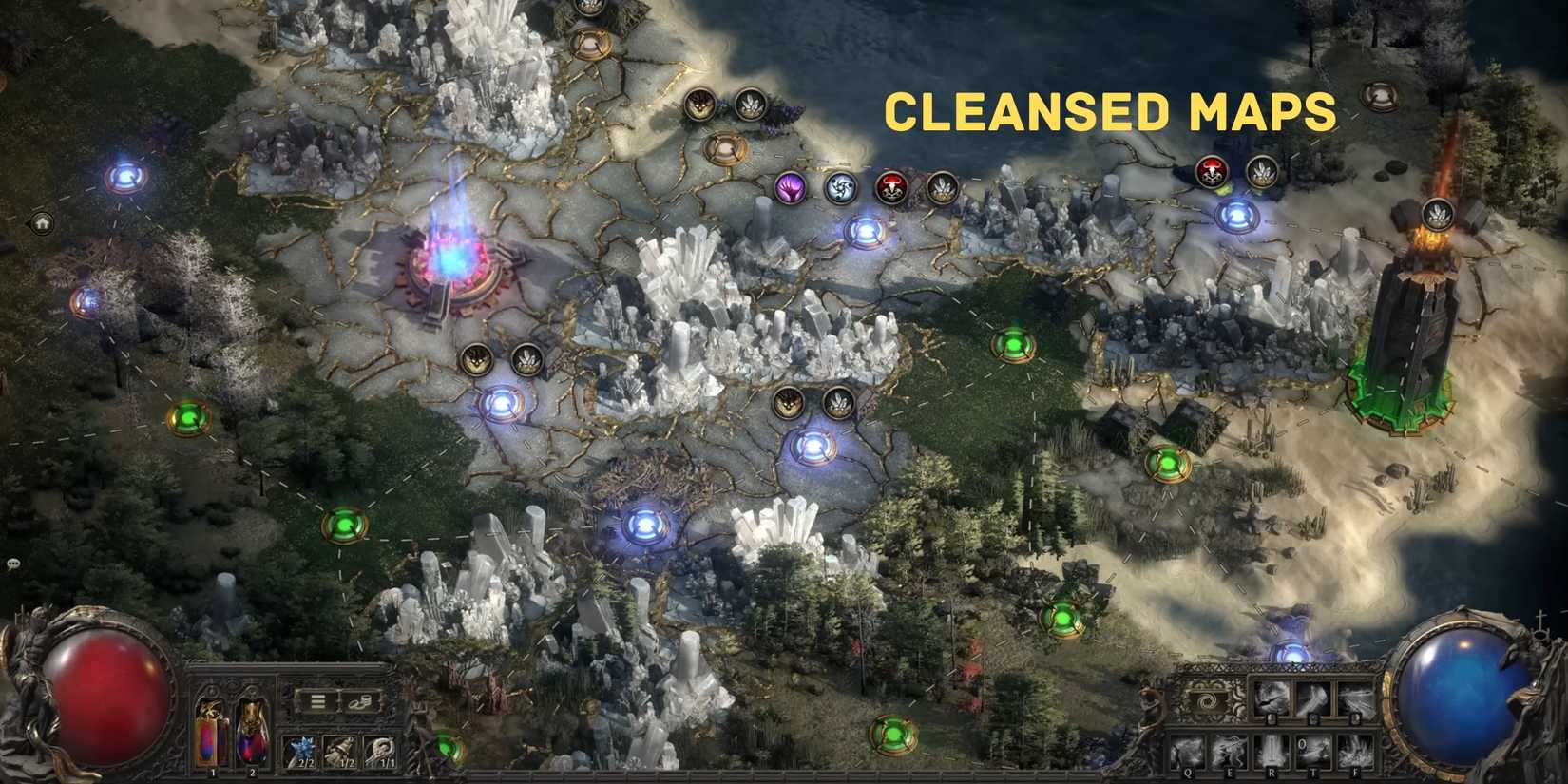Select the skill bound to the Q key
Screen dimensions: 1568x784
[x=1188, y=749]
